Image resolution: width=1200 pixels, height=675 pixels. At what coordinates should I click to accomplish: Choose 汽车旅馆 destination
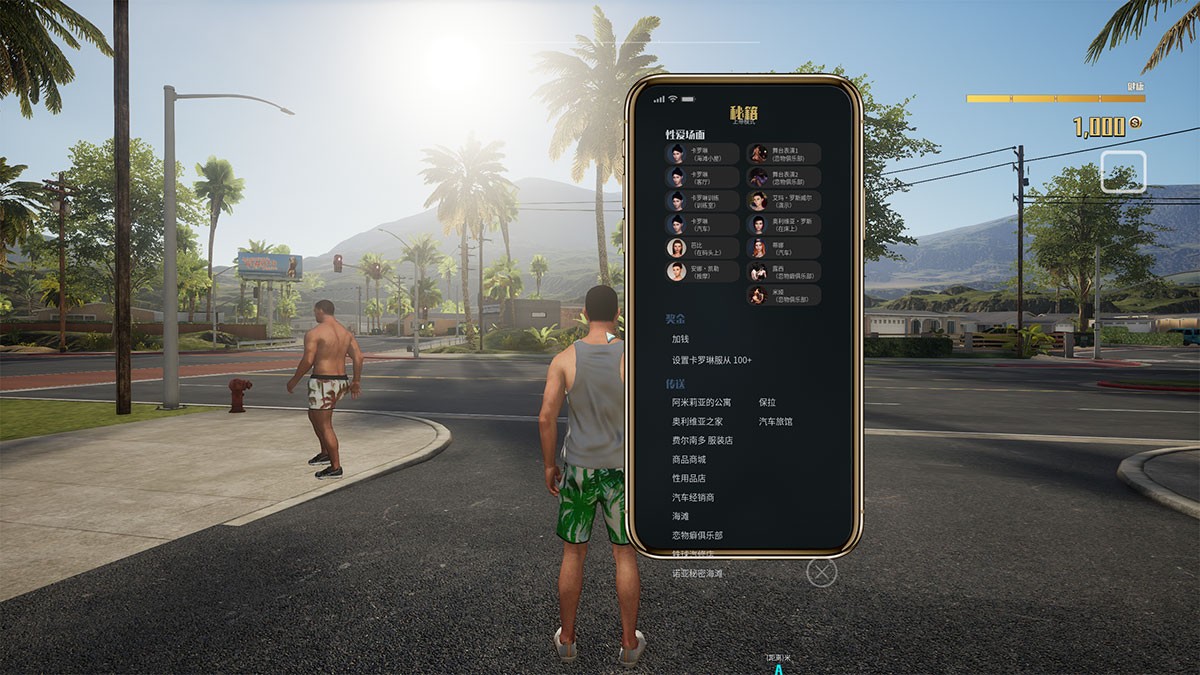tap(775, 421)
